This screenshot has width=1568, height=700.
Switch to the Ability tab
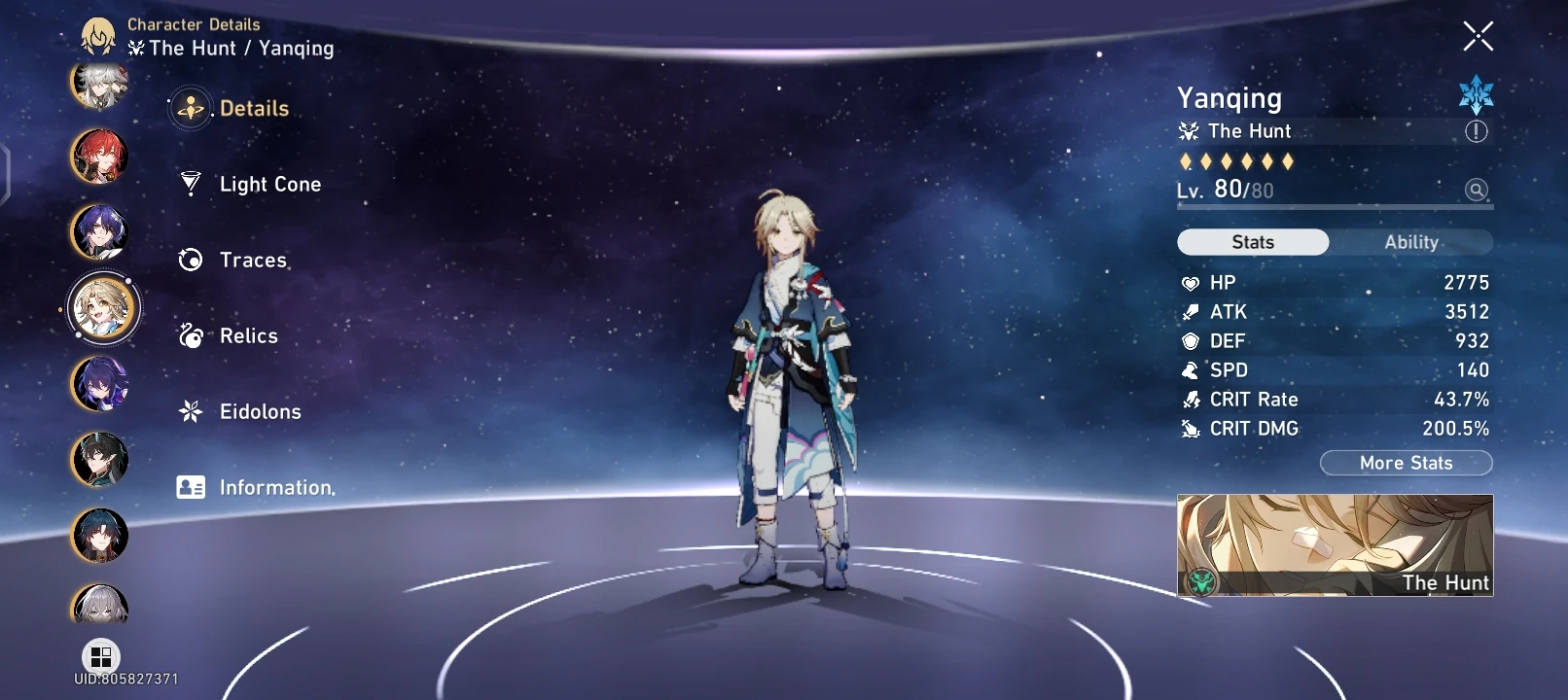1412,241
